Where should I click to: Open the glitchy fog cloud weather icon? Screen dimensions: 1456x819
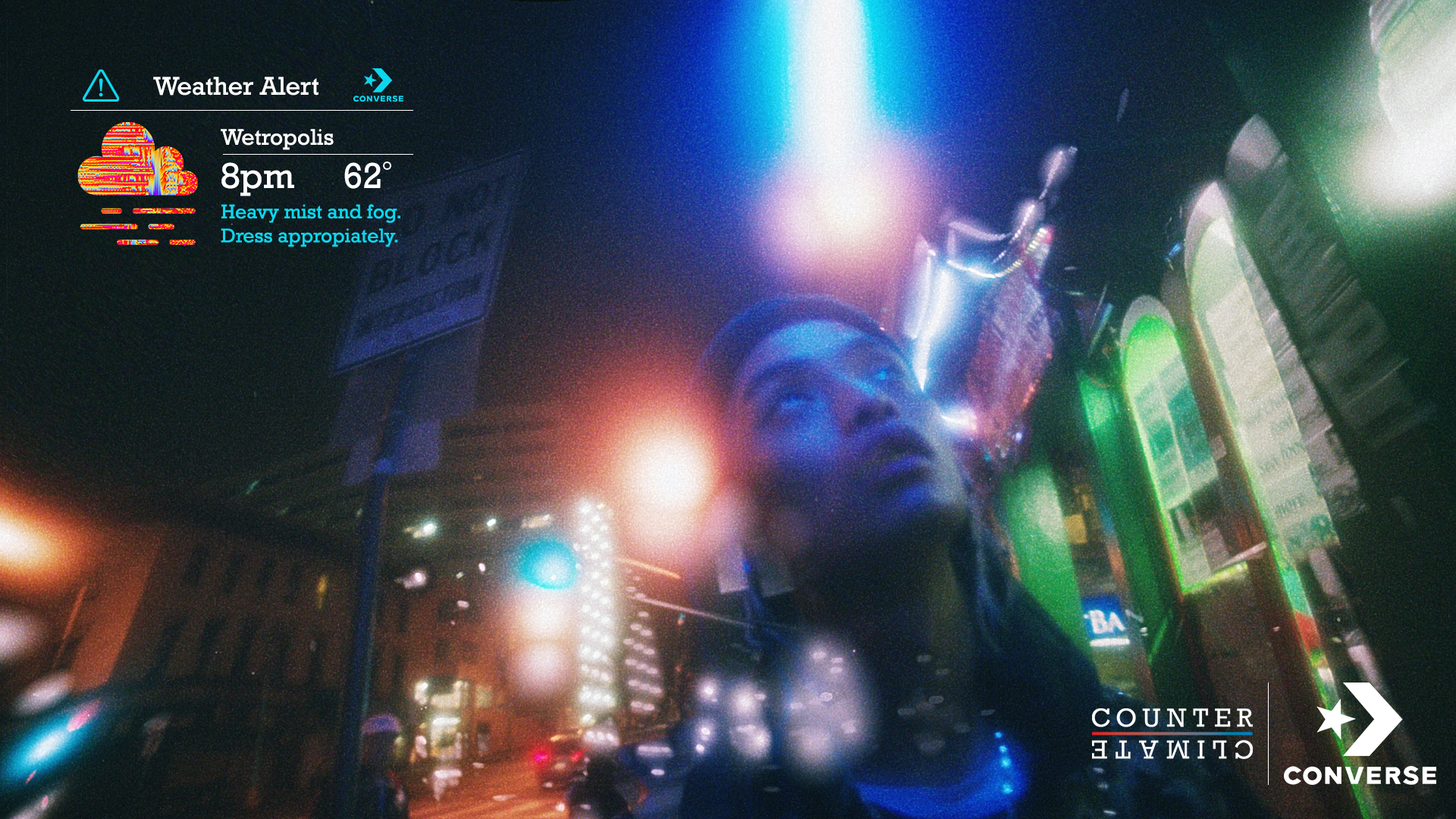click(138, 184)
